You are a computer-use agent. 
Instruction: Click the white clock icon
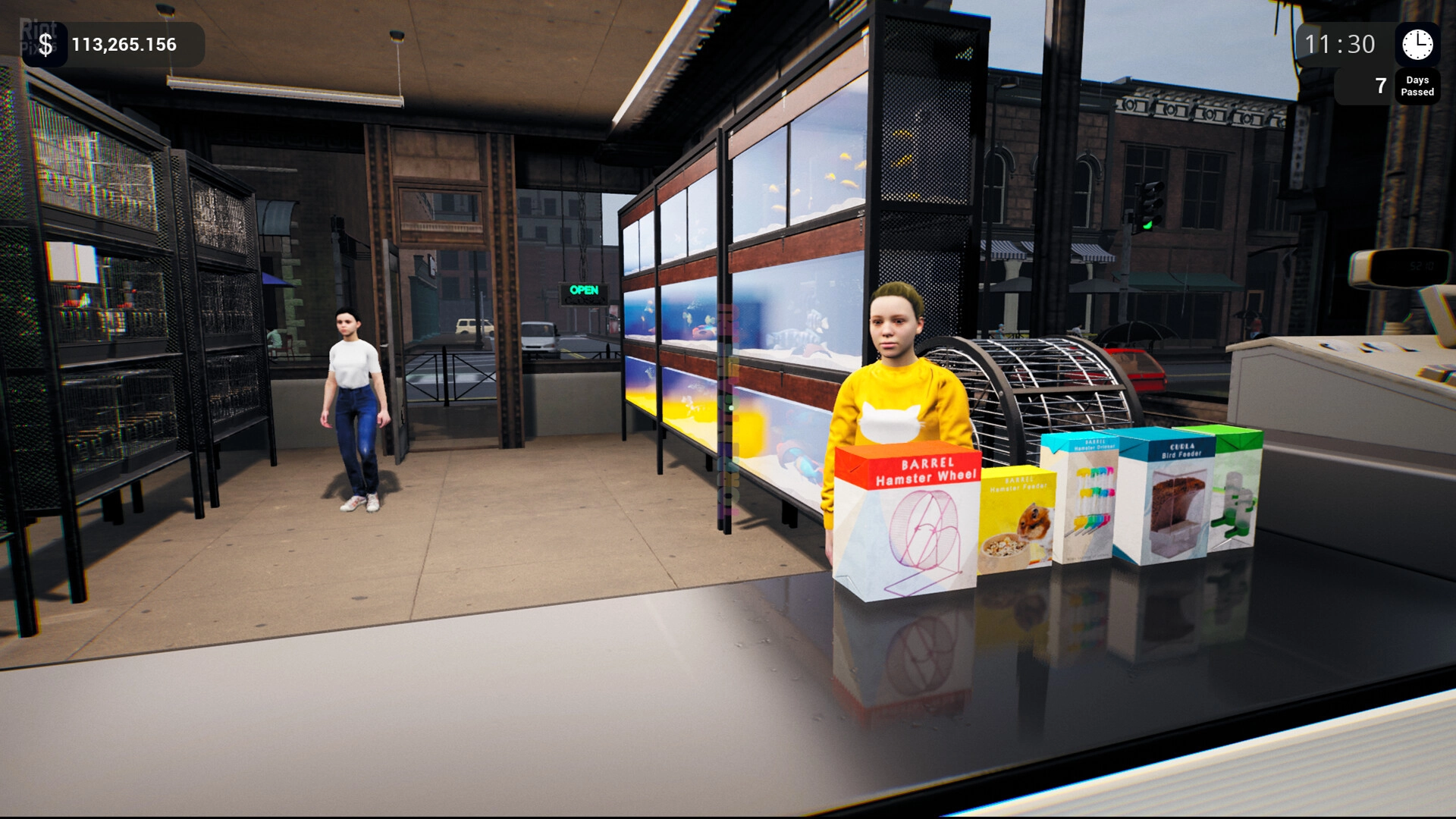[x=1417, y=45]
